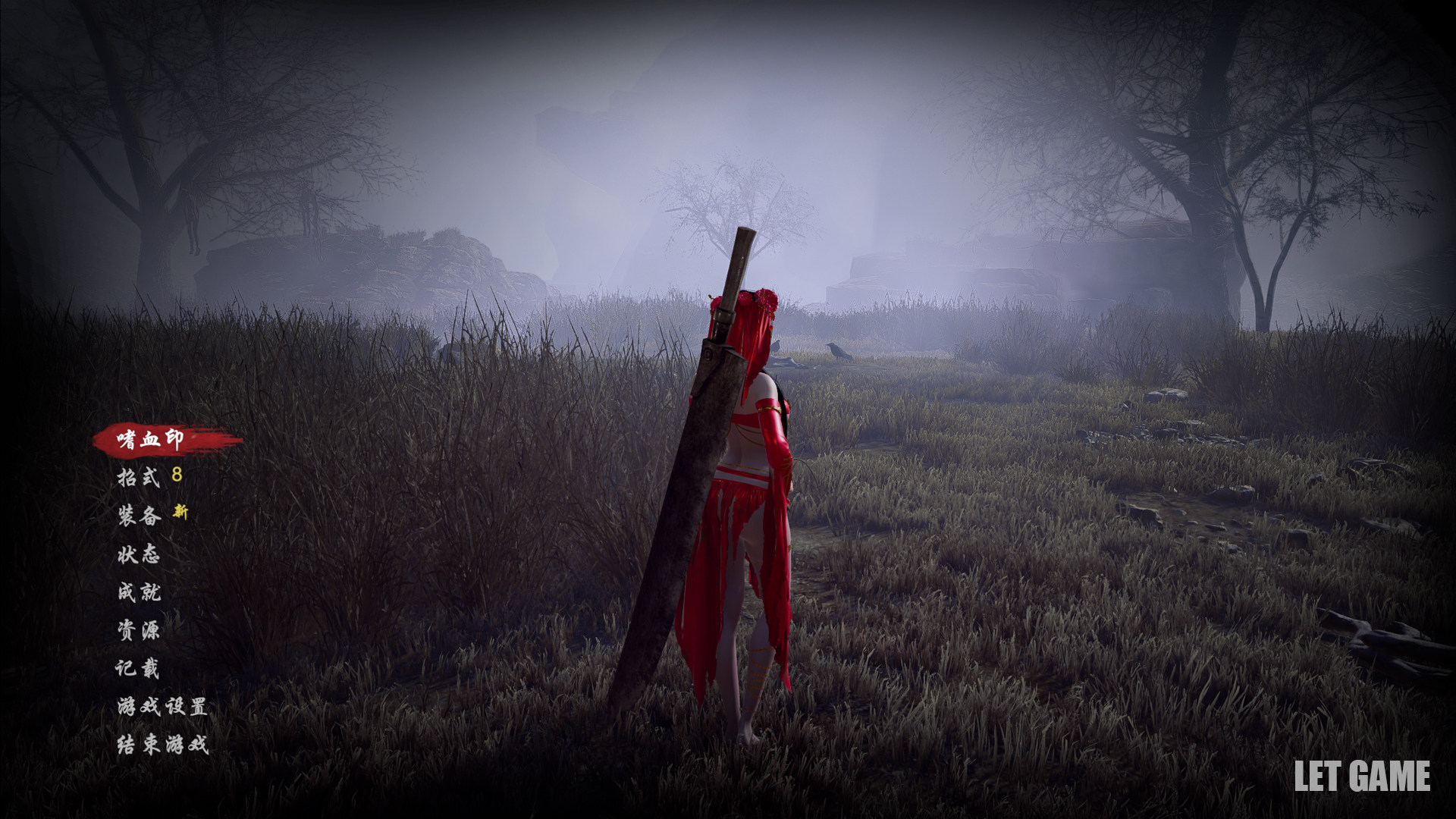Screen dimensions: 1456x819
Task: Open the 装备 equipment menu
Action: (x=139, y=516)
